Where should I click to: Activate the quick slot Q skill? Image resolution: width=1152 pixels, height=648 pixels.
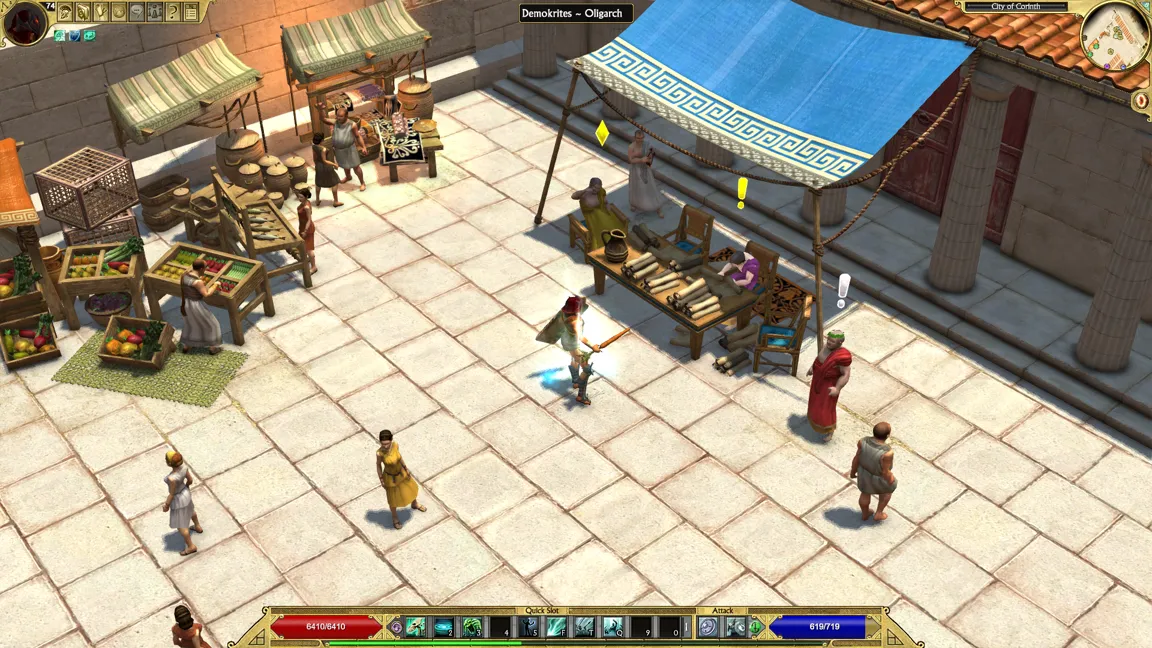point(613,628)
